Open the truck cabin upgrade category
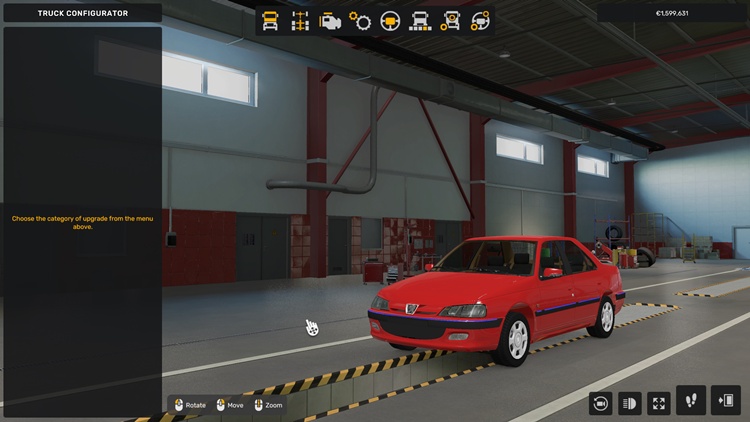Viewport: 750px width, 422px height. click(x=270, y=21)
